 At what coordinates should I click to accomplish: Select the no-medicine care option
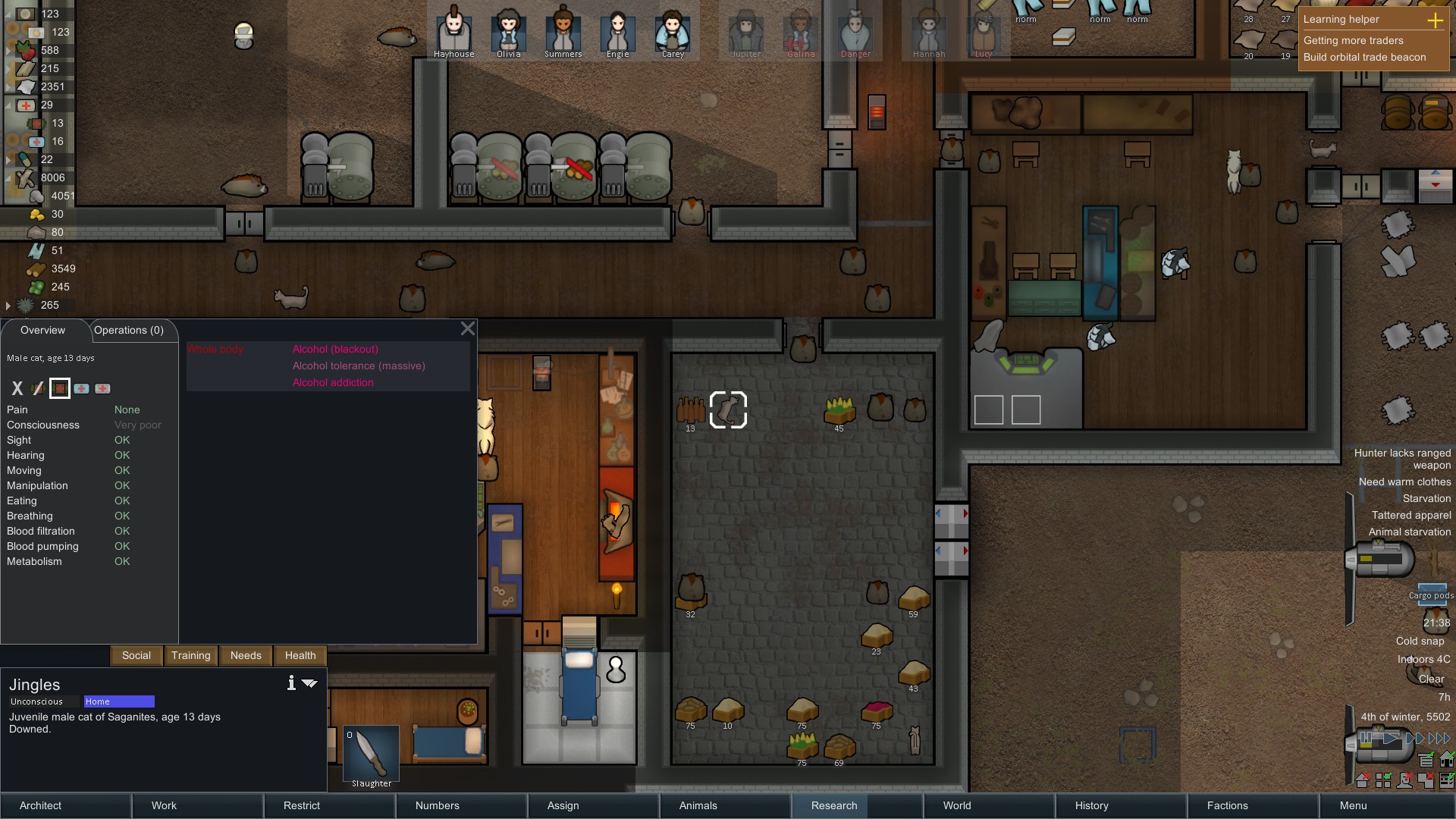coord(38,388)
